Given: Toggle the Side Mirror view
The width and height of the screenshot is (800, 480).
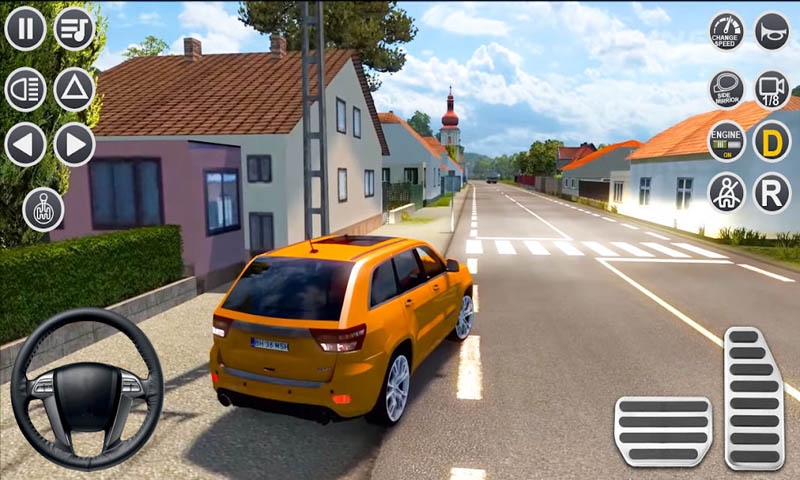Looking at the screenshot, I should click(x=726, y=88).
